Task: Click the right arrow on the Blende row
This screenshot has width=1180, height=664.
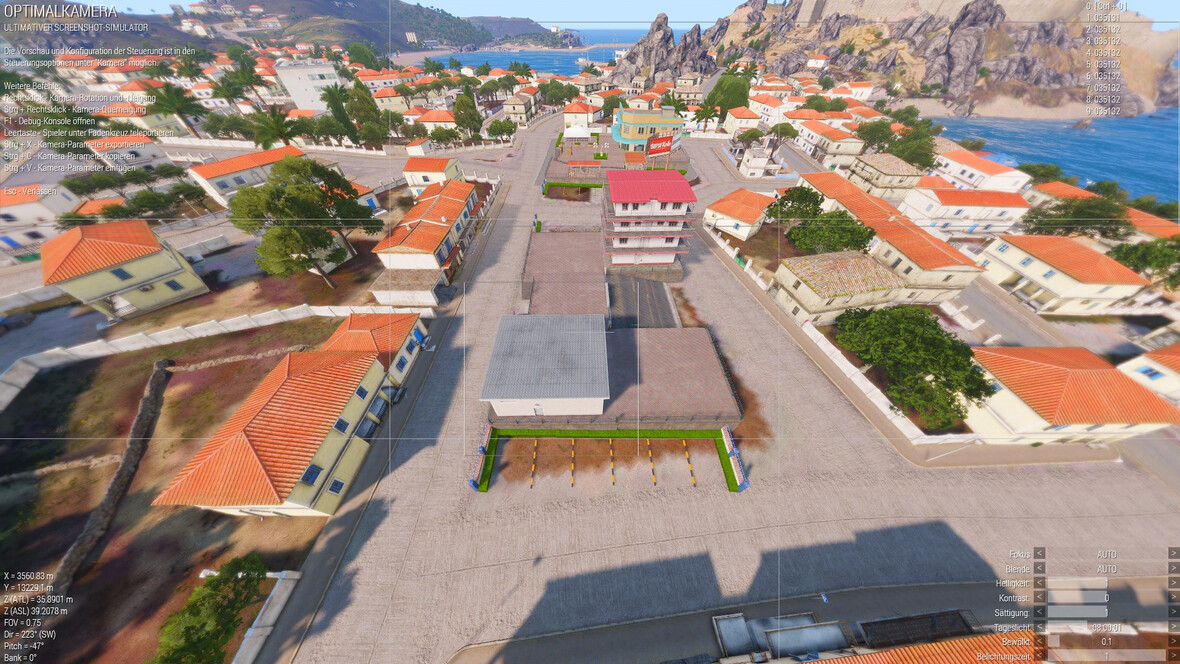Action: click(1173, 568)
